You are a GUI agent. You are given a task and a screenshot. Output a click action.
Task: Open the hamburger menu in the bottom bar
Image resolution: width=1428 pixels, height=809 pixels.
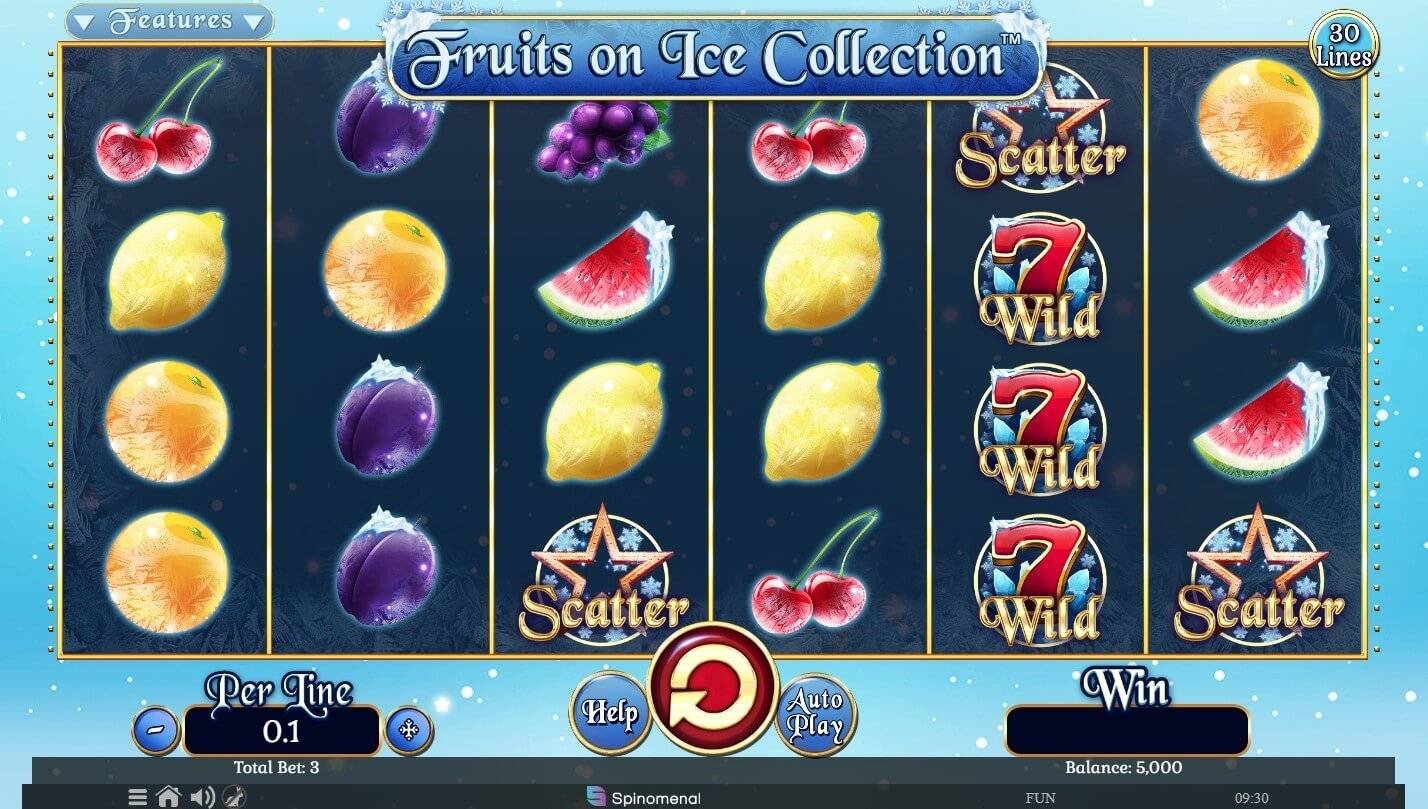[137, 797]
